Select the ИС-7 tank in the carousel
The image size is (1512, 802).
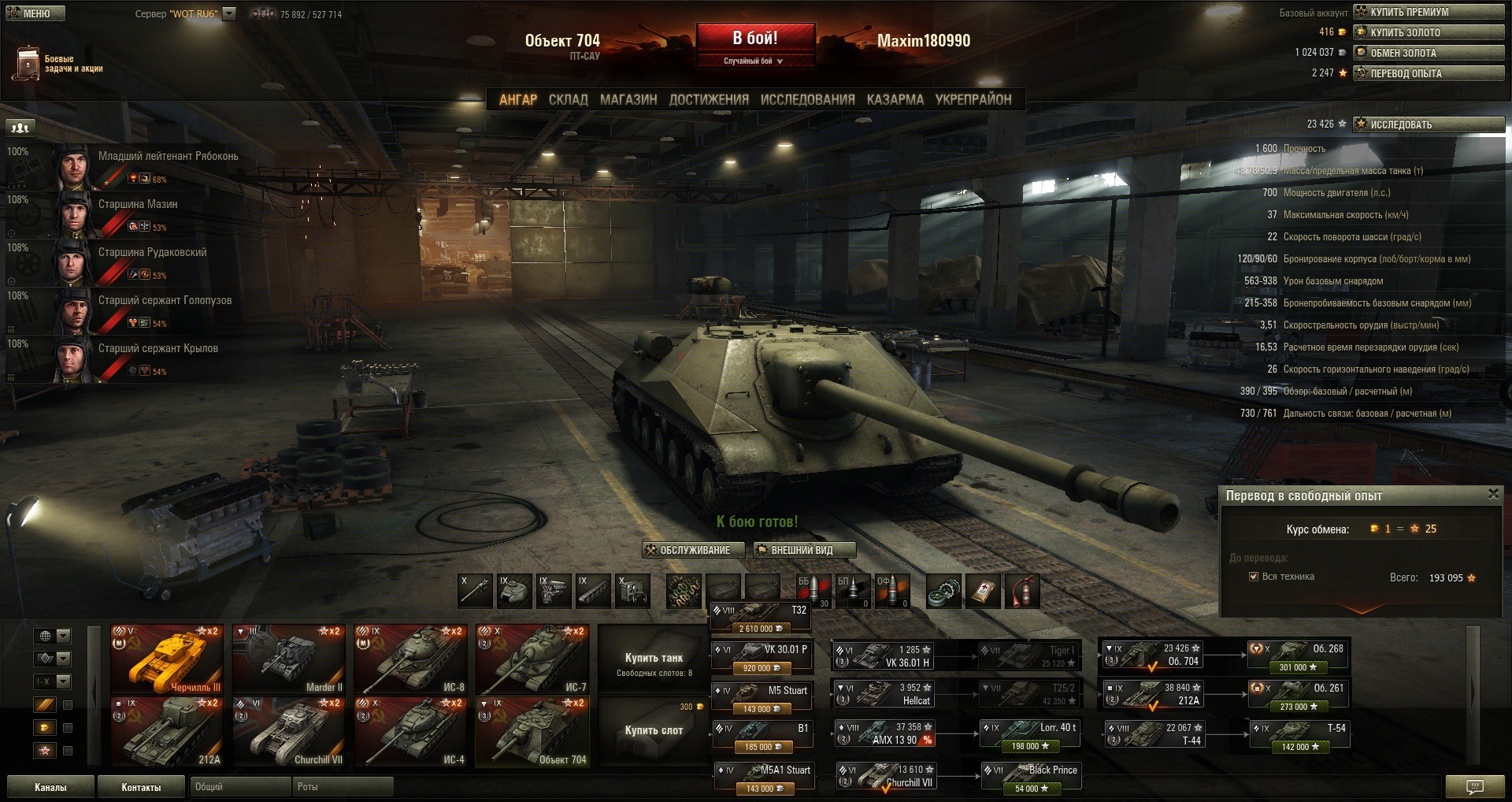pyautogui.click(x=532, y=660)
